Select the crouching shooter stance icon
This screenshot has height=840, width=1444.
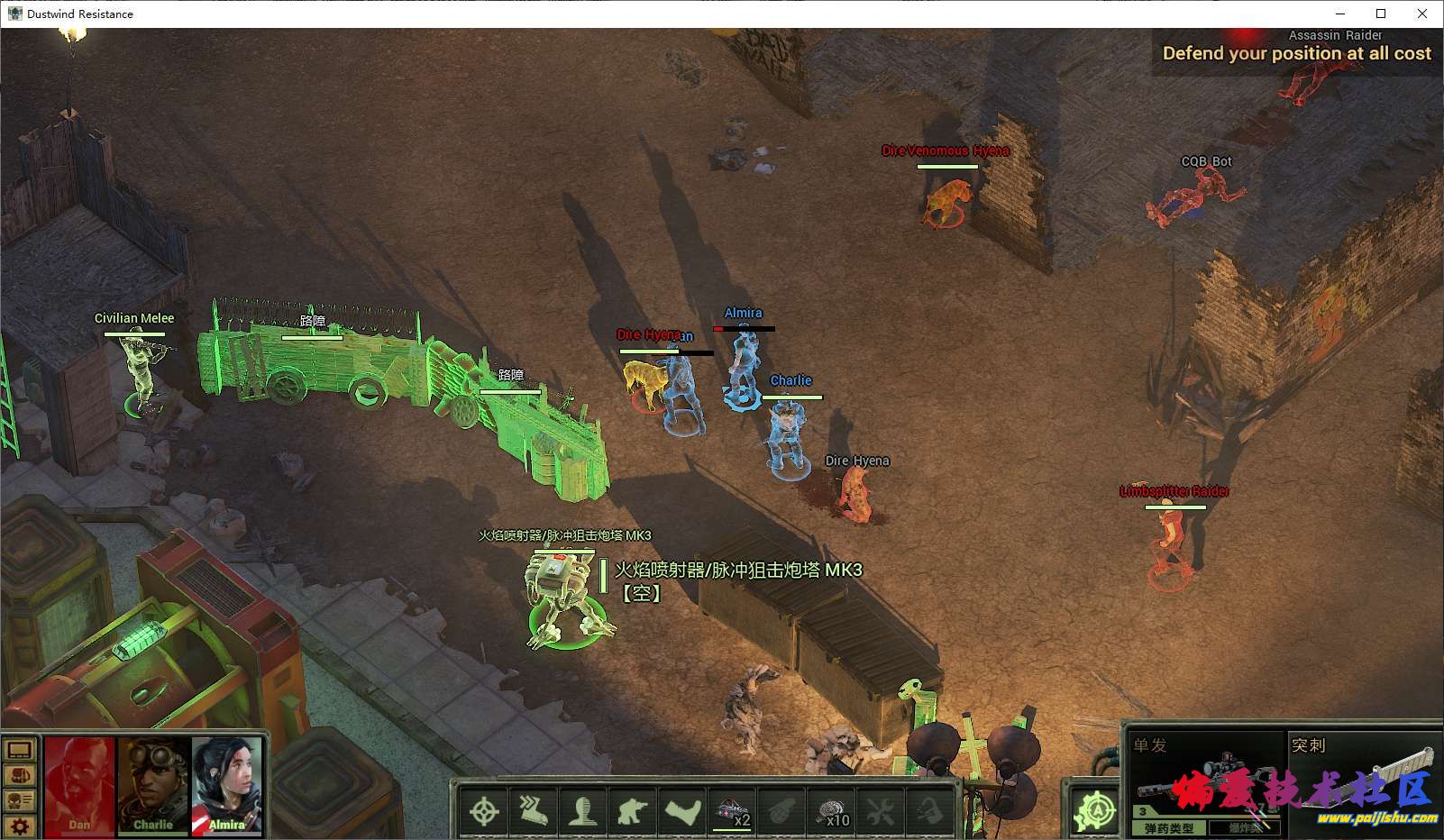click(x=633, y=811)
